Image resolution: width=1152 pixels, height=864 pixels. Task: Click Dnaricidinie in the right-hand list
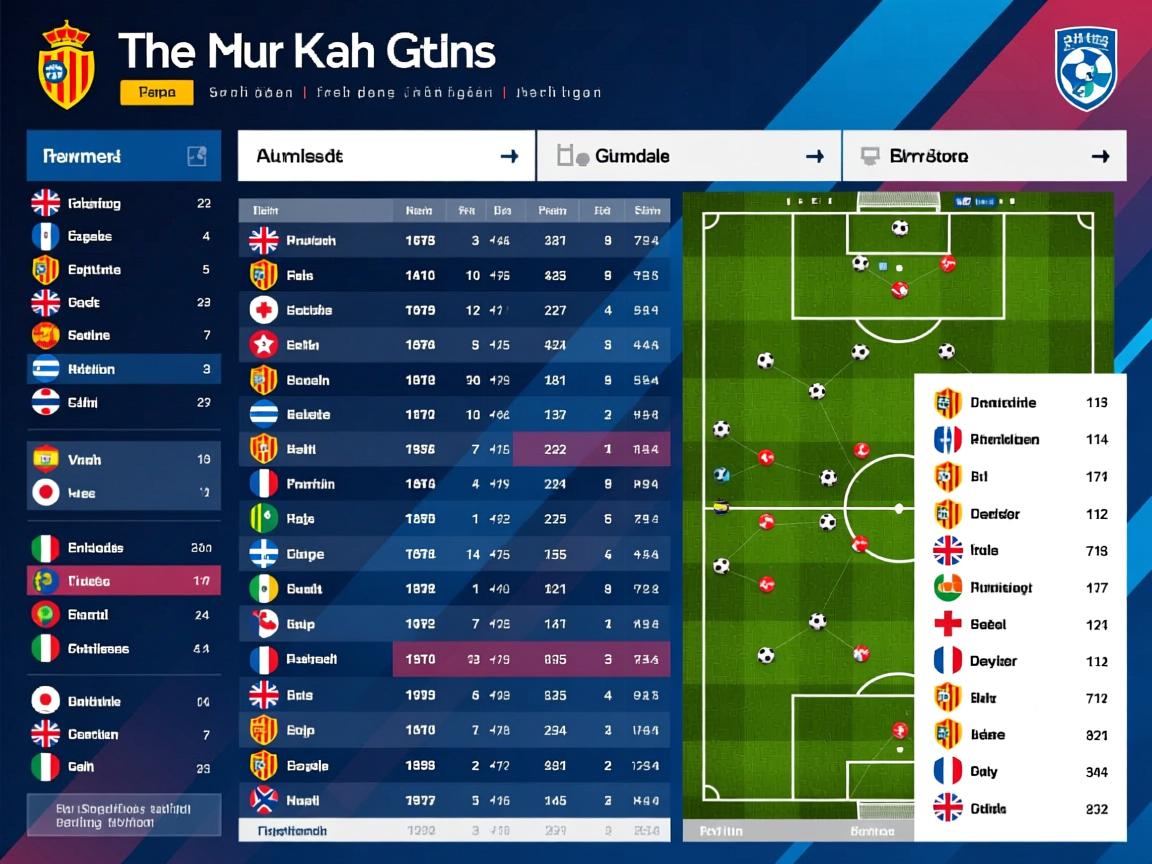pyautogui.click(x=1020, y=403)
